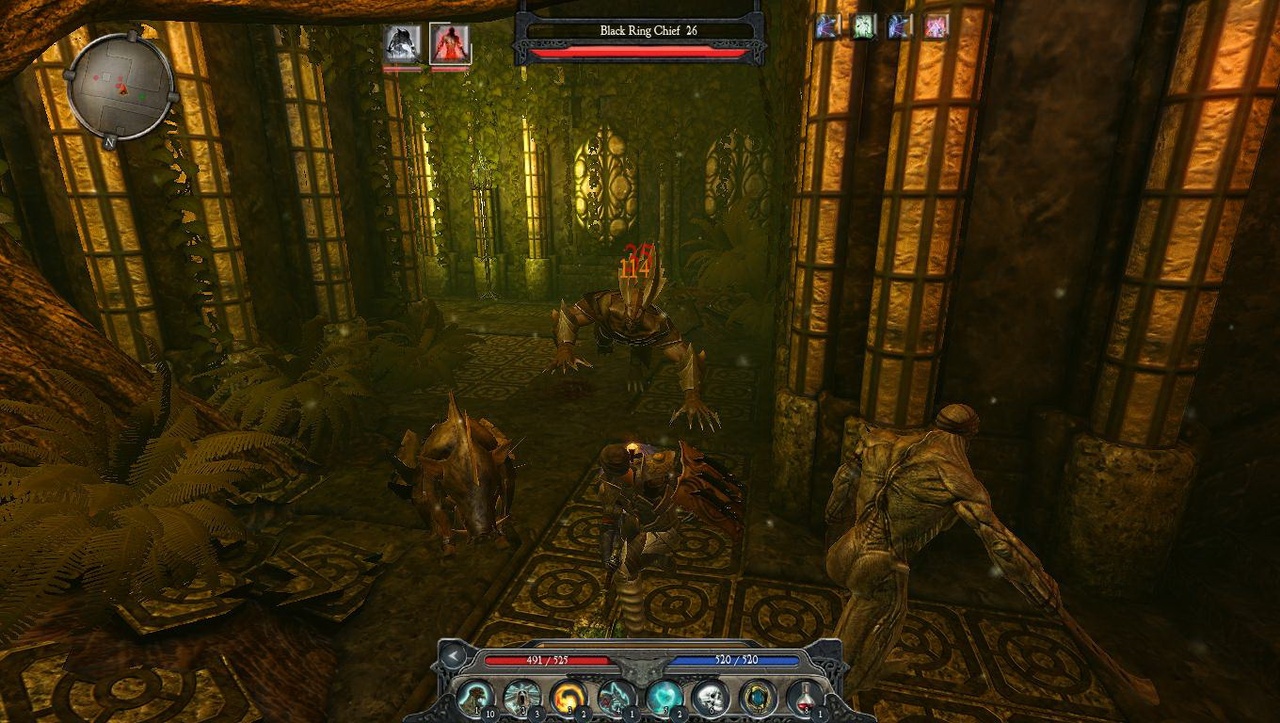Activate the whirlwind attack skill in slot 4
1280x723 pixels.
tap(614, 696)
